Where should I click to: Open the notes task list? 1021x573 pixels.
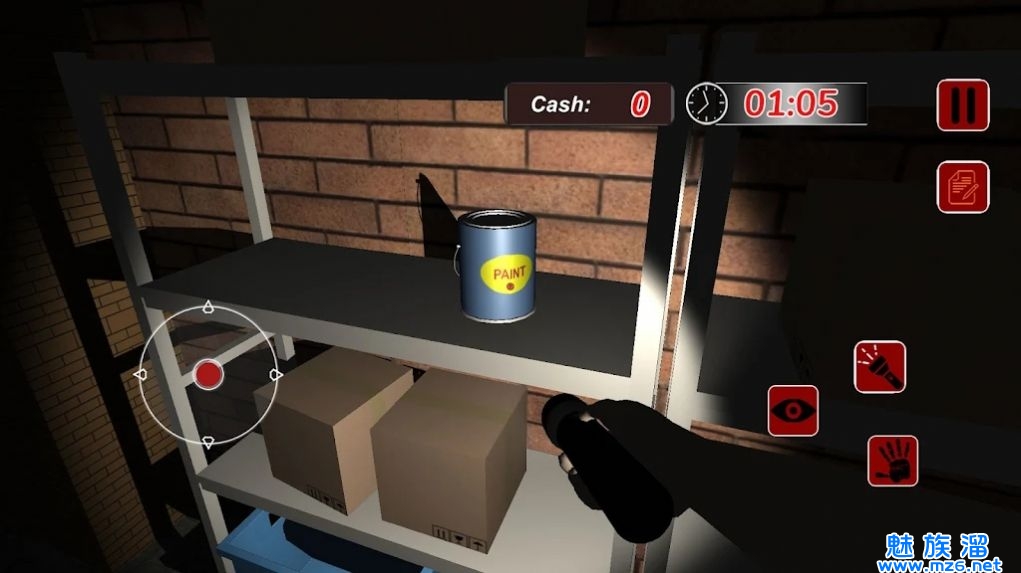pos(962,187)
